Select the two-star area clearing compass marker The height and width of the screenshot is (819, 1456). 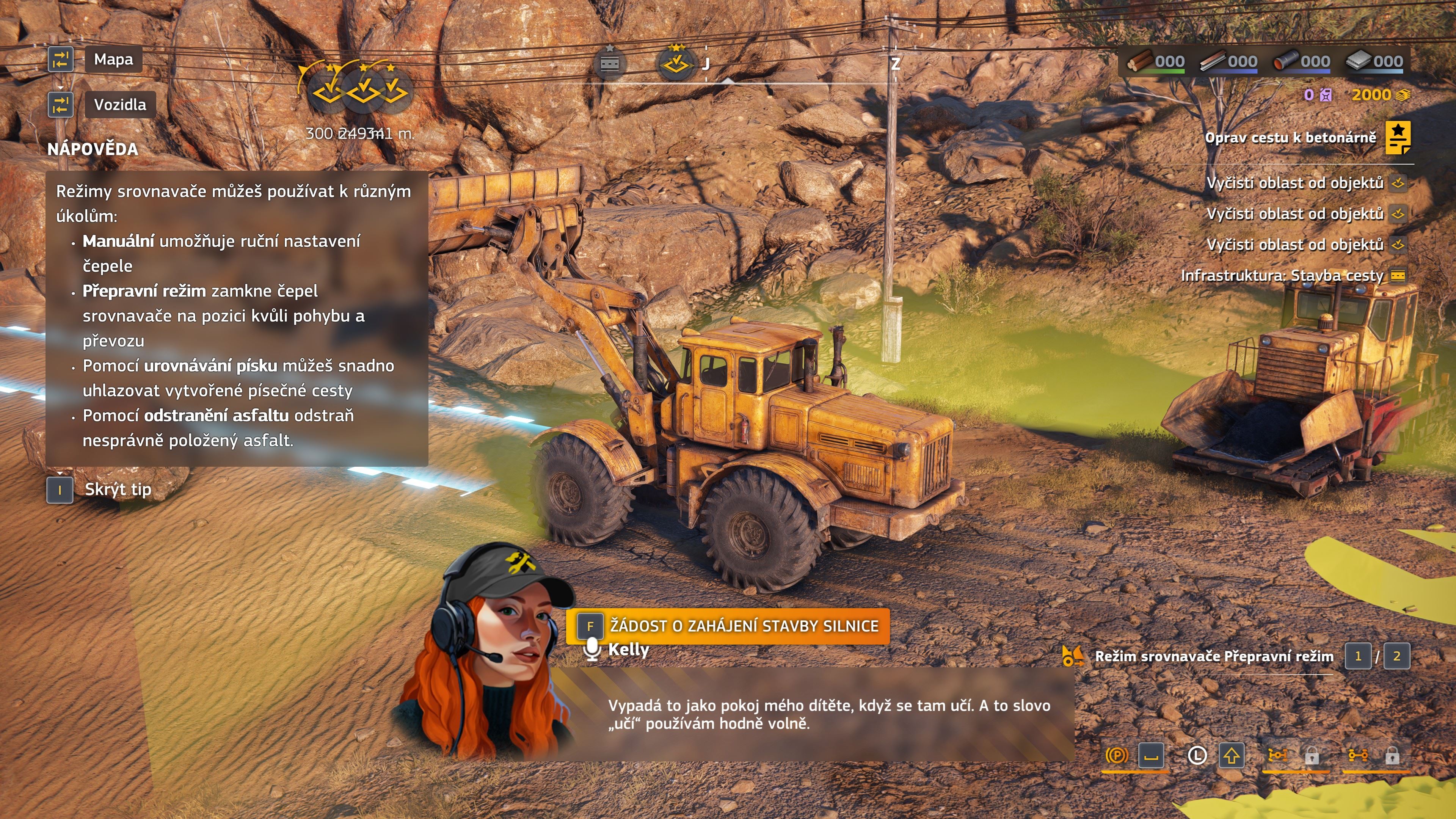tap(676, 63)
